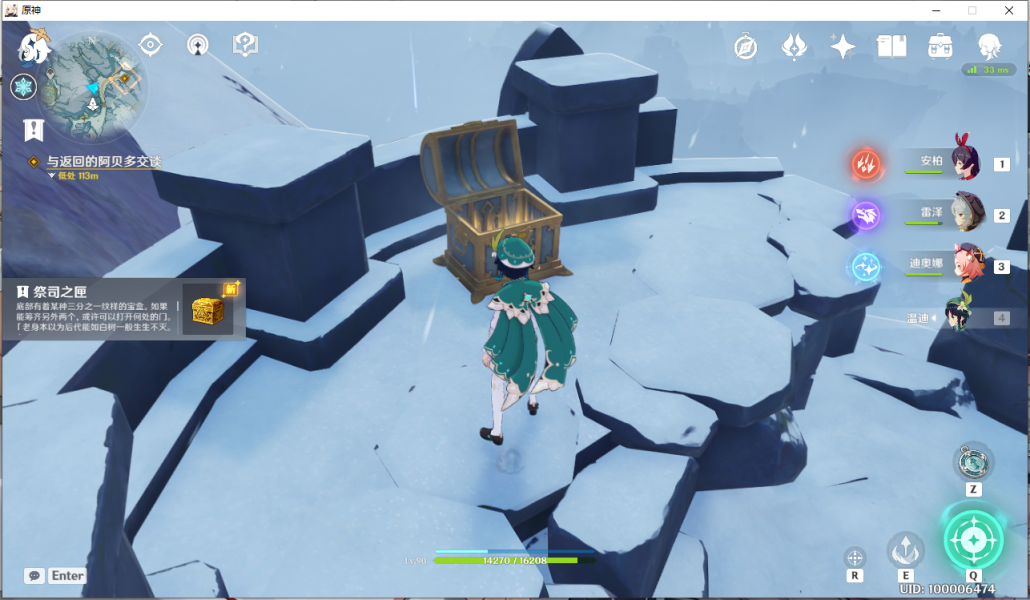Open the Wish screen with the winged icon
Screen dimensions: 1030x600
[794, 46]
